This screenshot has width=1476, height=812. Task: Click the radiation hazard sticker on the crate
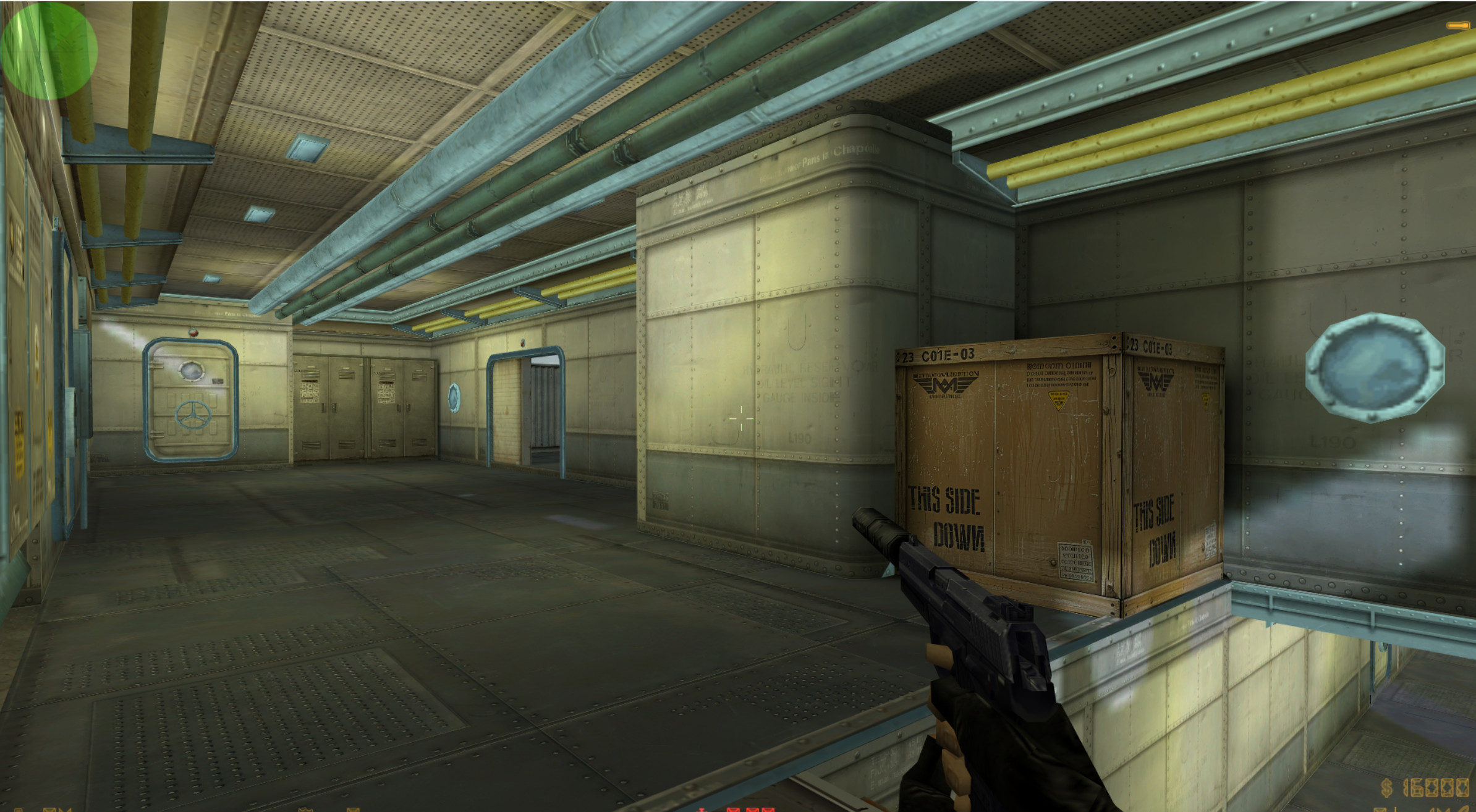click(x=1059, y=401)
